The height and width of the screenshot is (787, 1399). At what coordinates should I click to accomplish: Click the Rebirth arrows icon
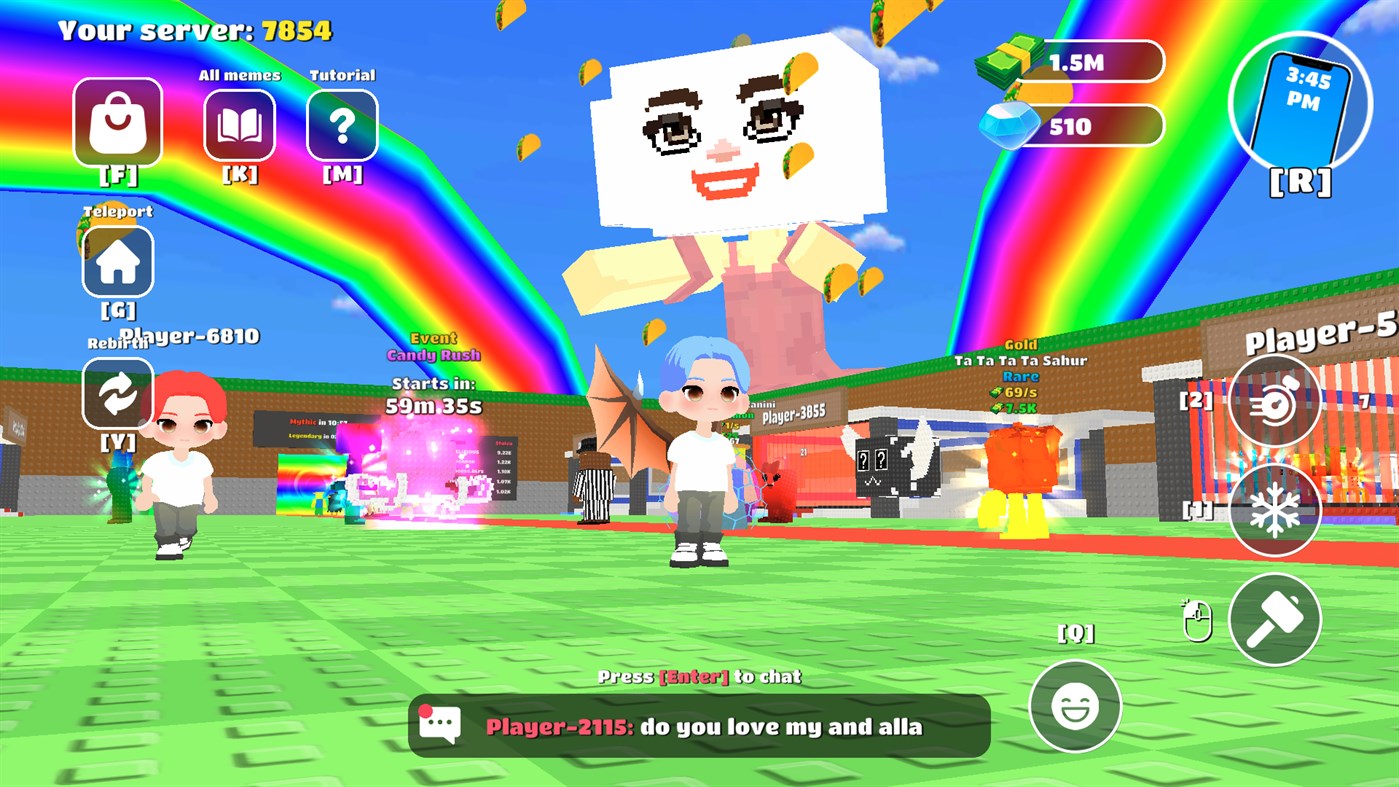117,393
